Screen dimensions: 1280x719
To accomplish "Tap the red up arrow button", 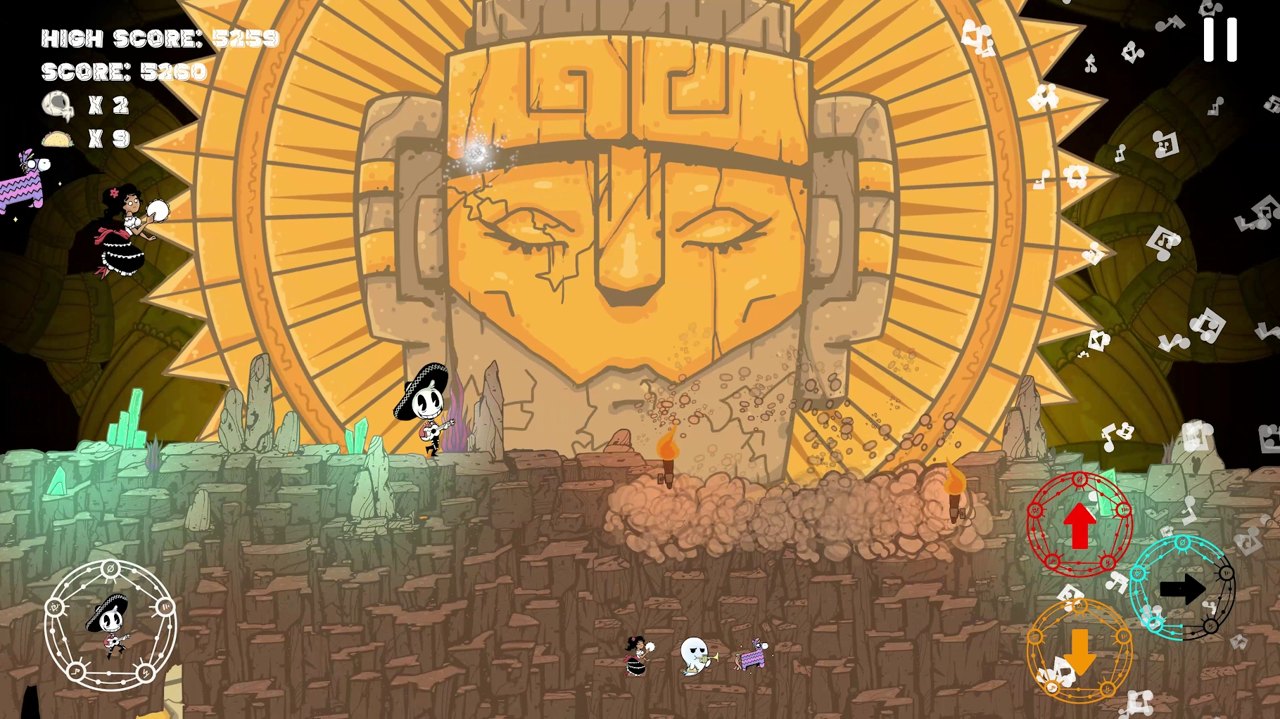I will click(1079, 526).
